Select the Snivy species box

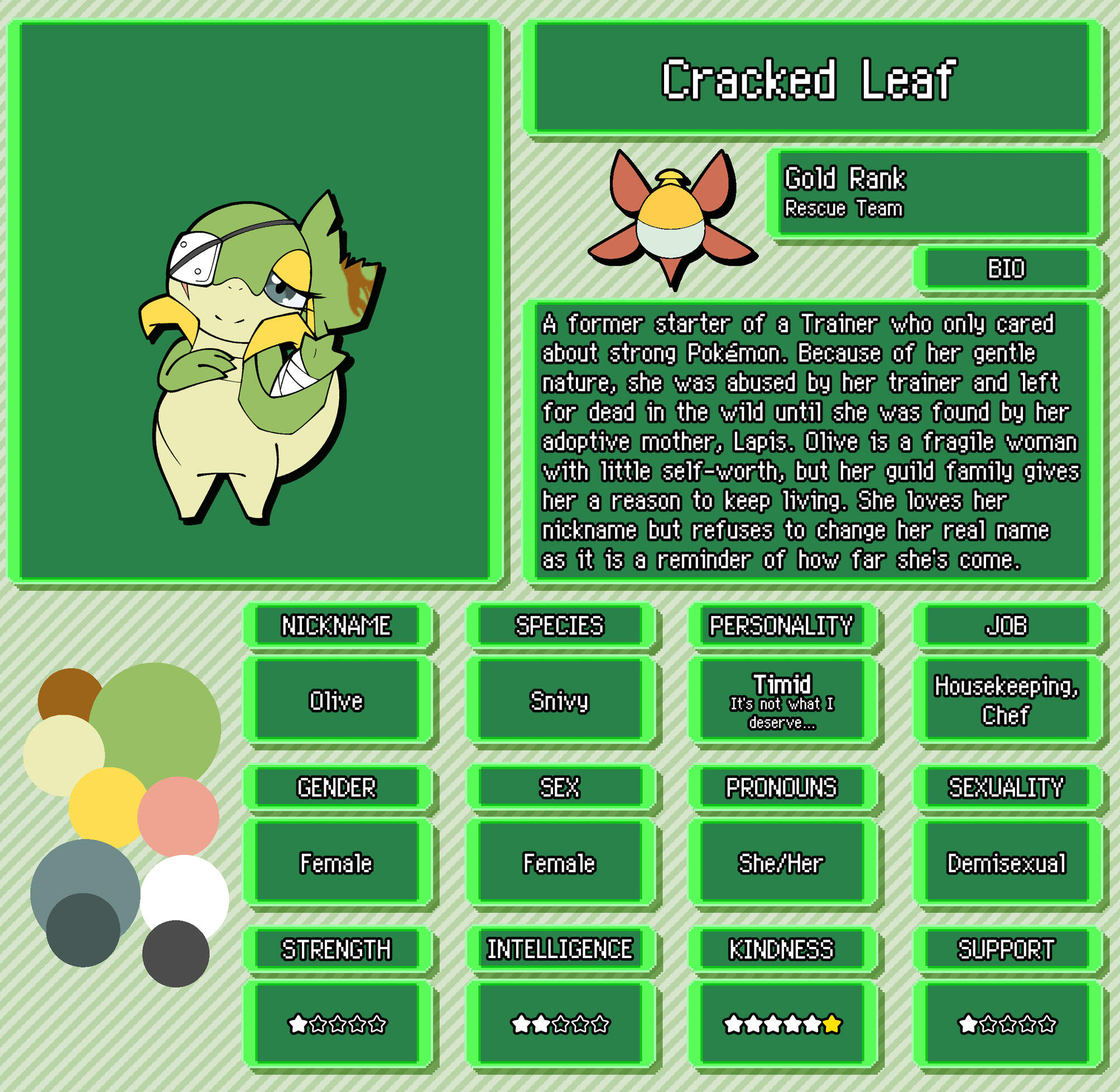click(x=559, y=700)
